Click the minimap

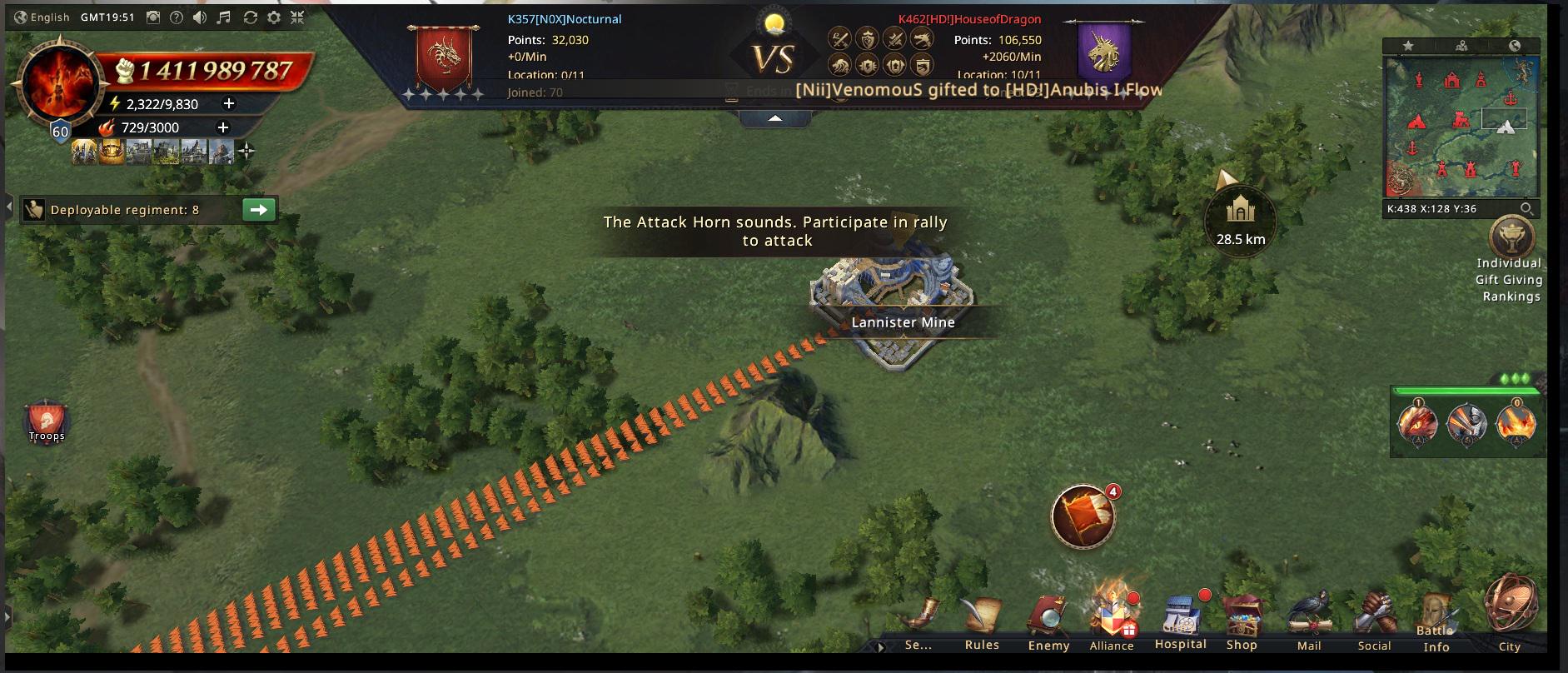coord(1461,125)
